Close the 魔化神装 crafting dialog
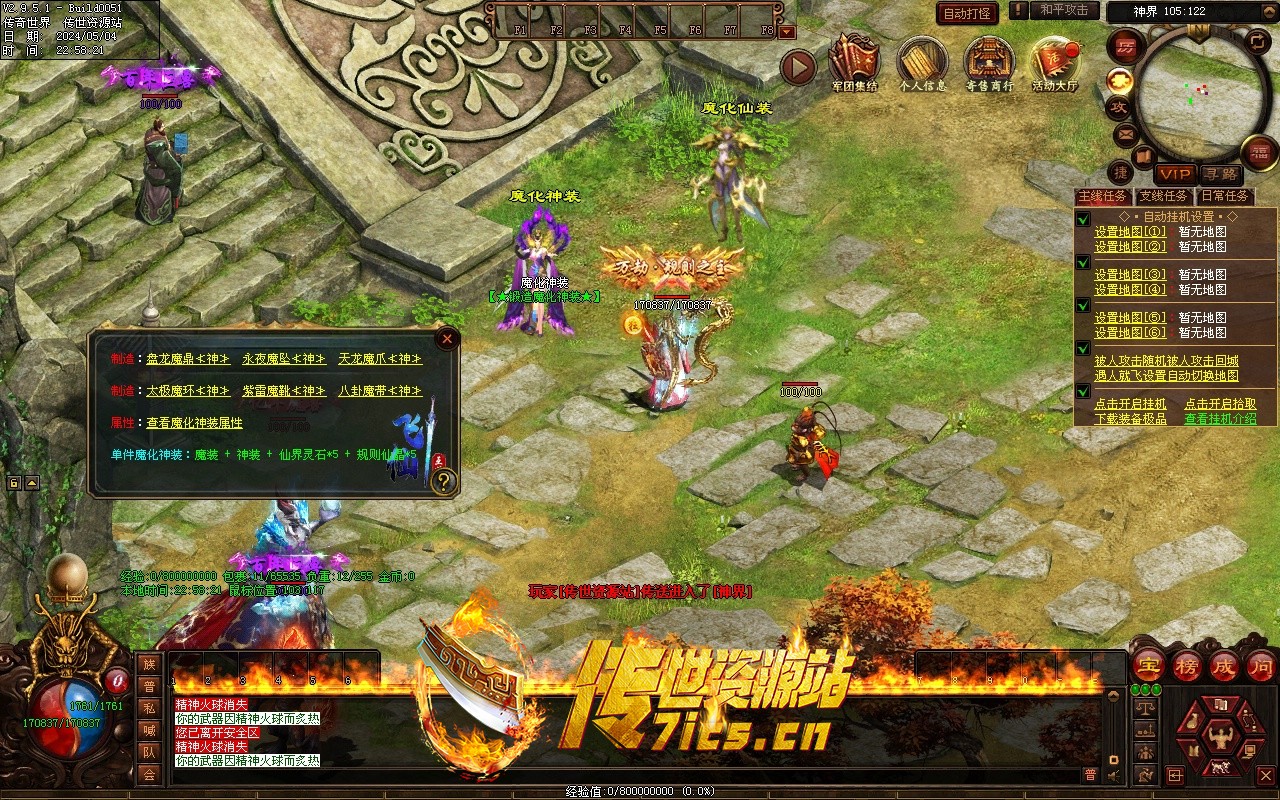The height and width of the screenshot is (800, 1280). pos(447,339)
